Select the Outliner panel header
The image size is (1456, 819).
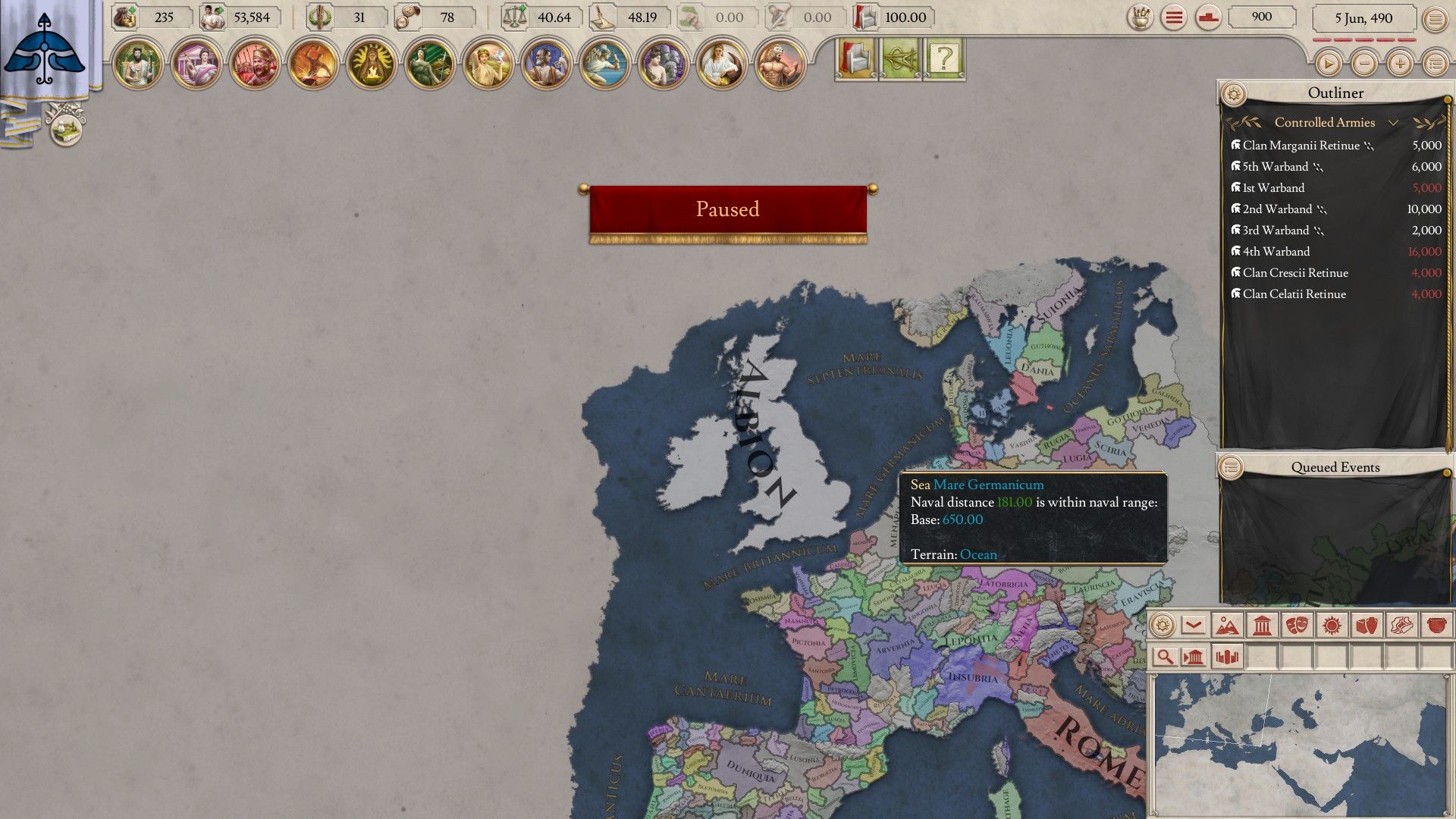click(1336, 93)
